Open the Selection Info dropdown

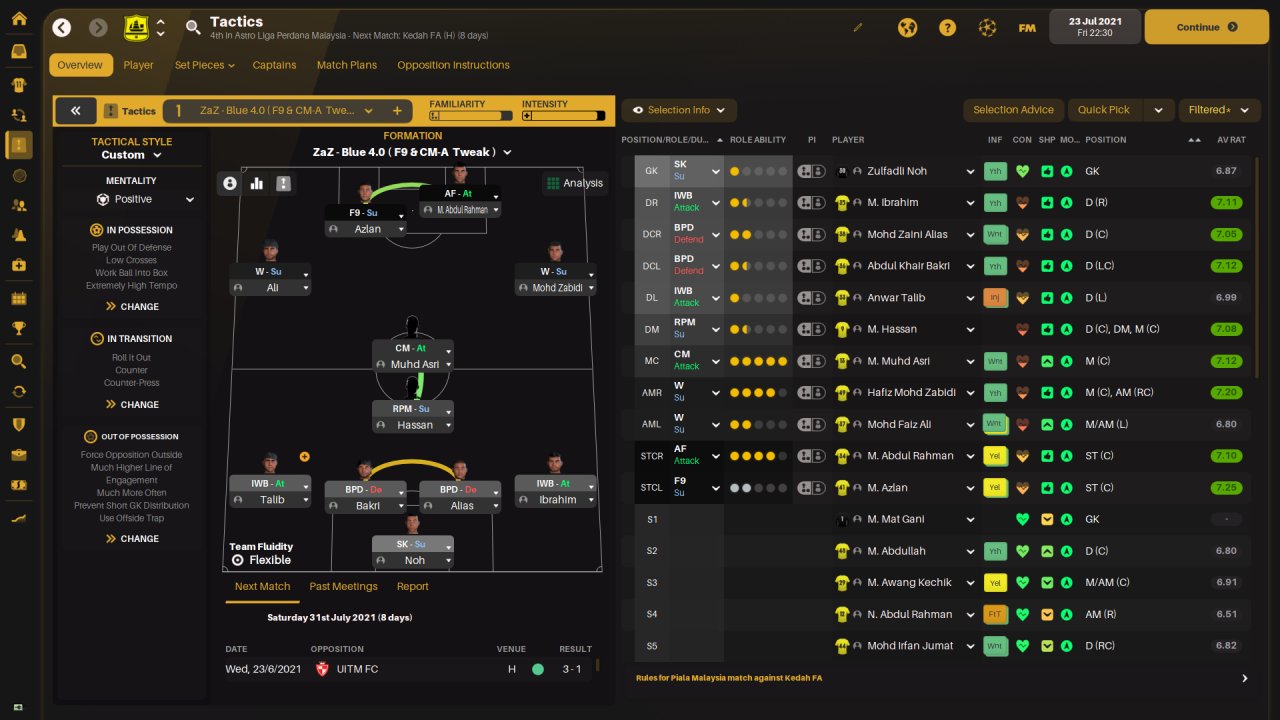click(x=679, y=110)
